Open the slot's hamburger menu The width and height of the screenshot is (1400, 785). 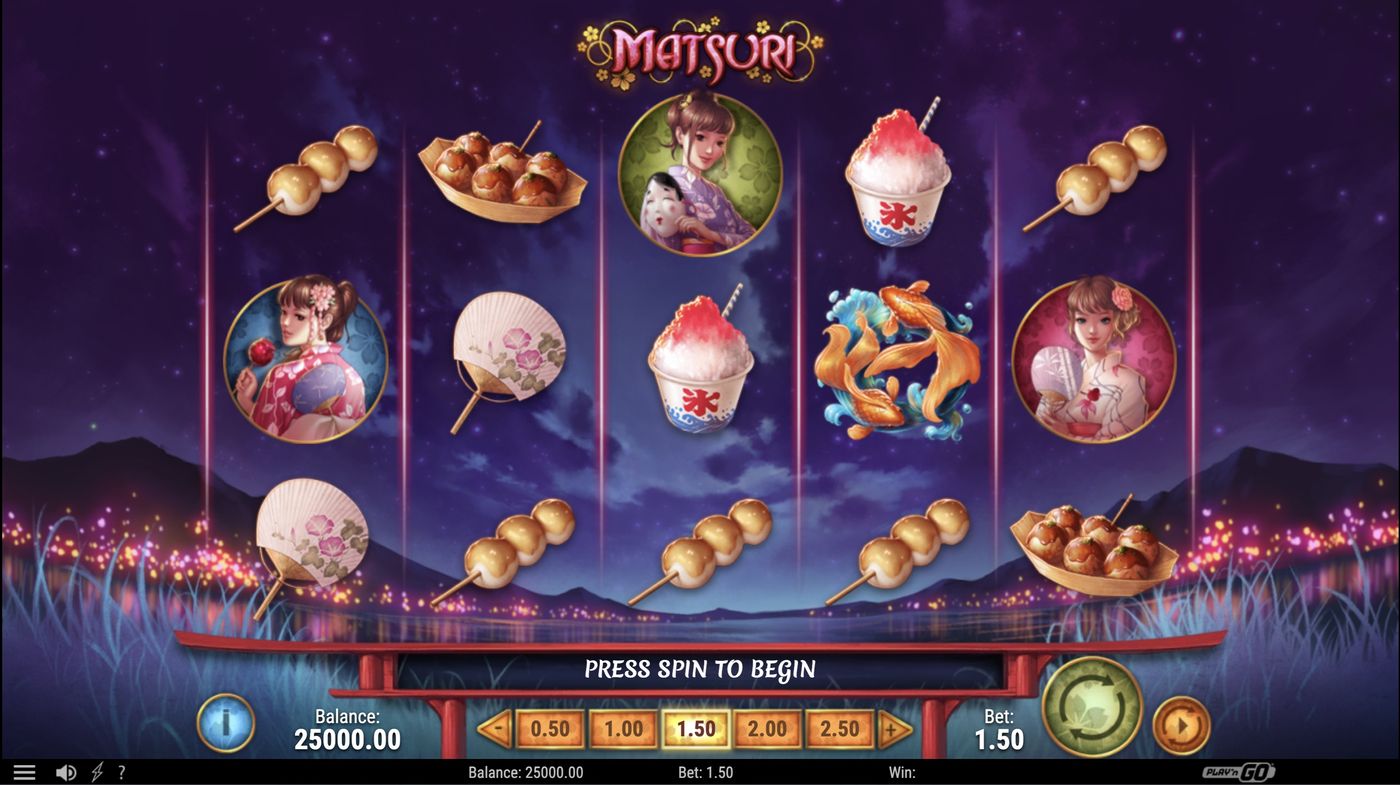(24, 771)
